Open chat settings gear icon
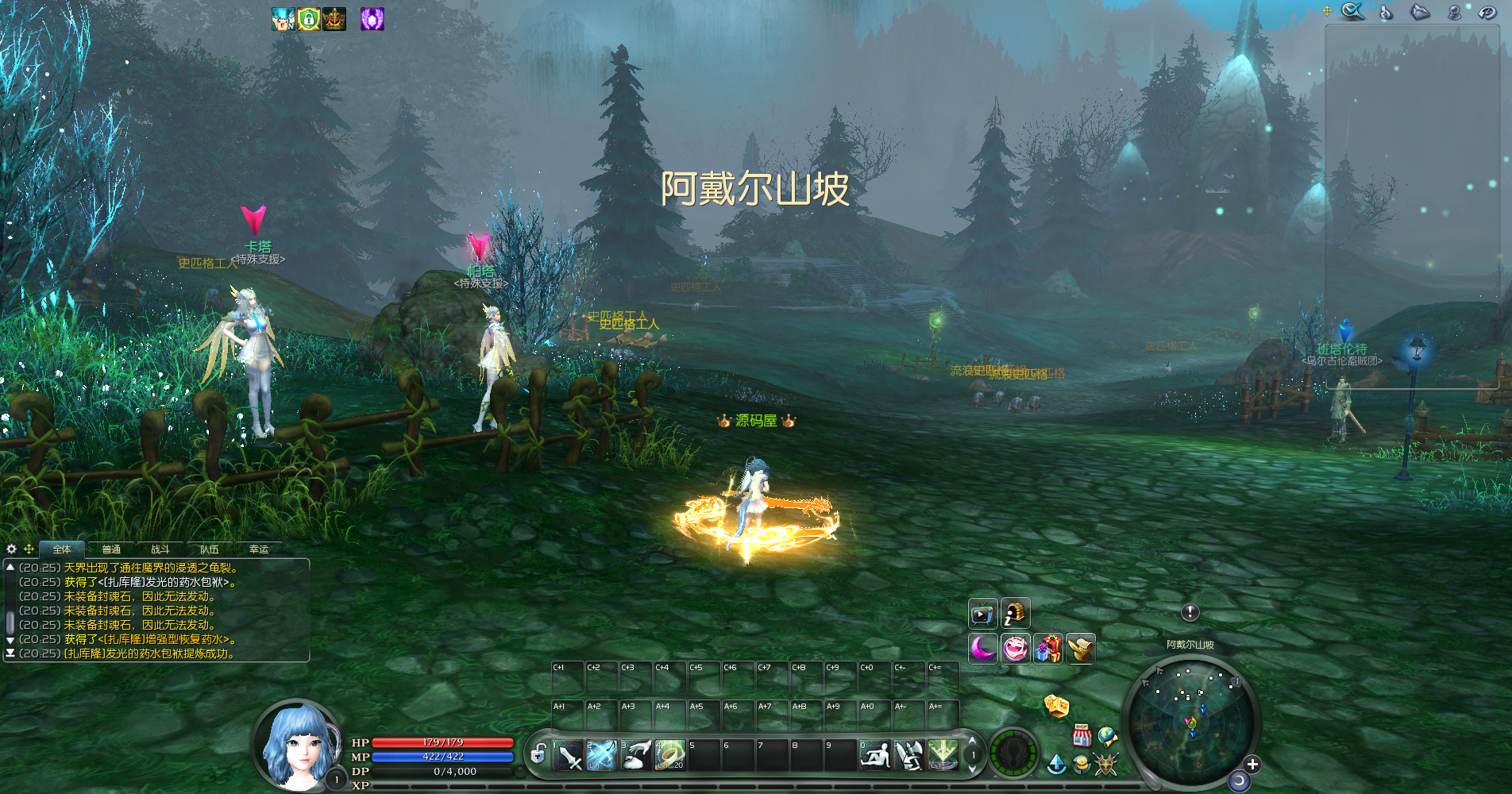The width and height of the screenshot is (1512, 794). 11,549
